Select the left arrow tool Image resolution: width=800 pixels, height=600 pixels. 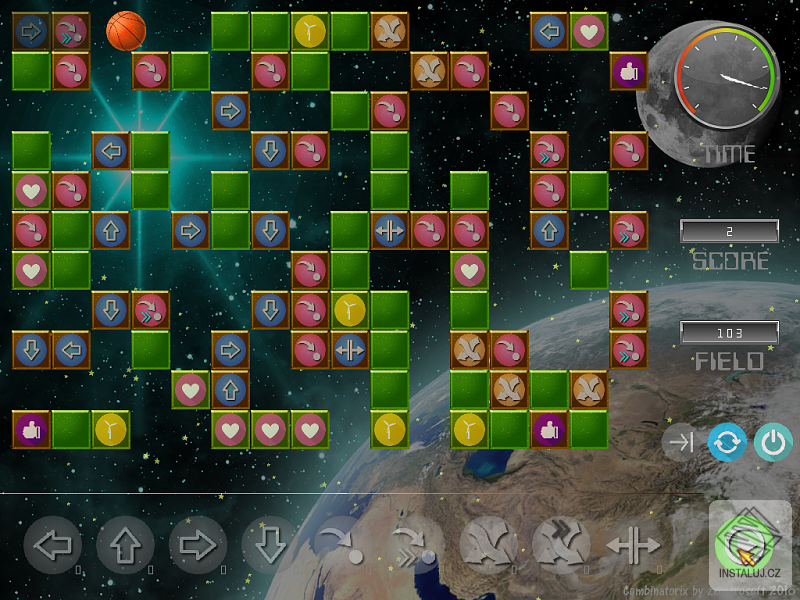tap(52, 546)
